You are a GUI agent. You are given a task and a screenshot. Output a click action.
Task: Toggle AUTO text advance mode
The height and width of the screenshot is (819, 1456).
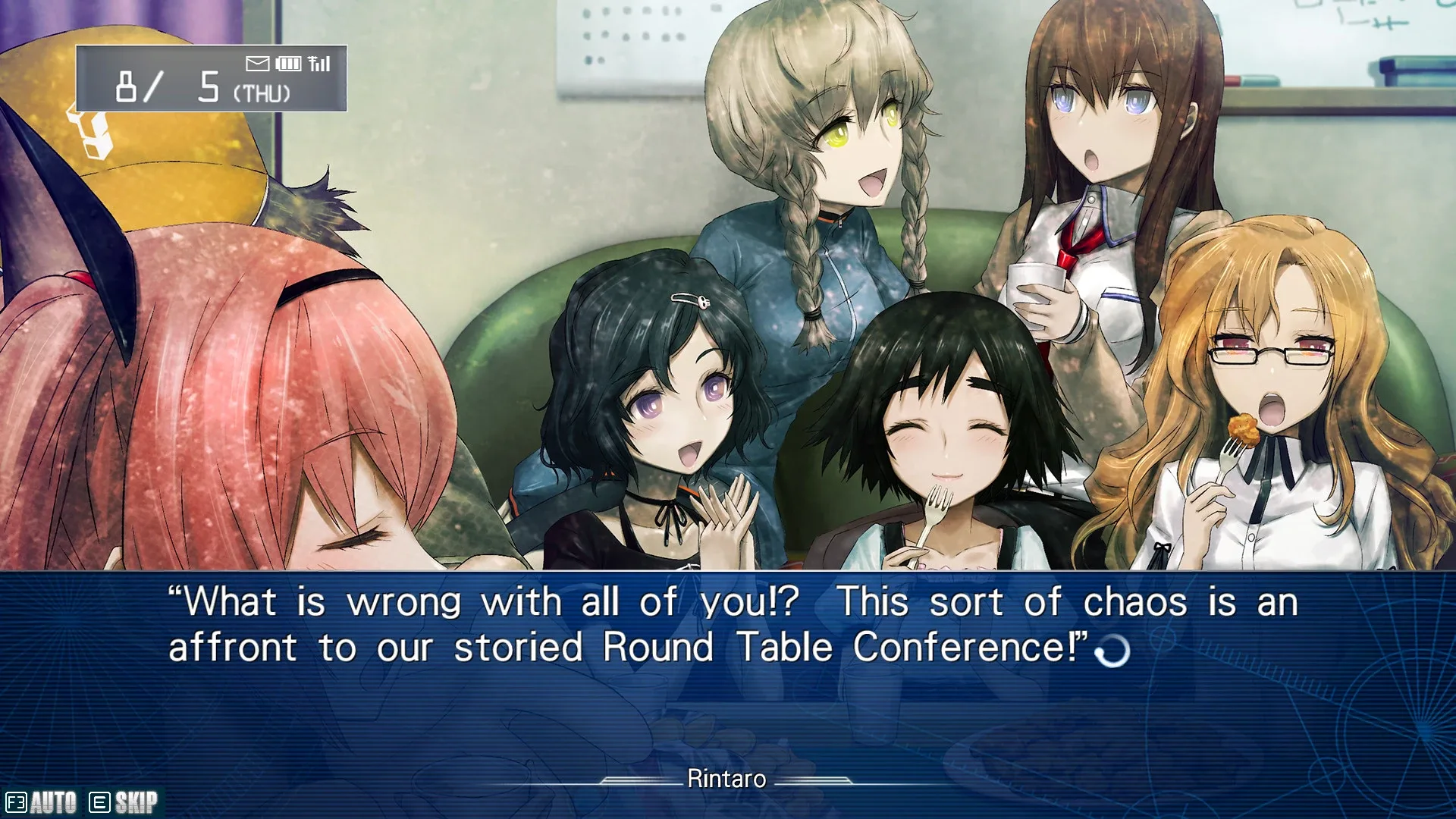(x=42, y=802)
